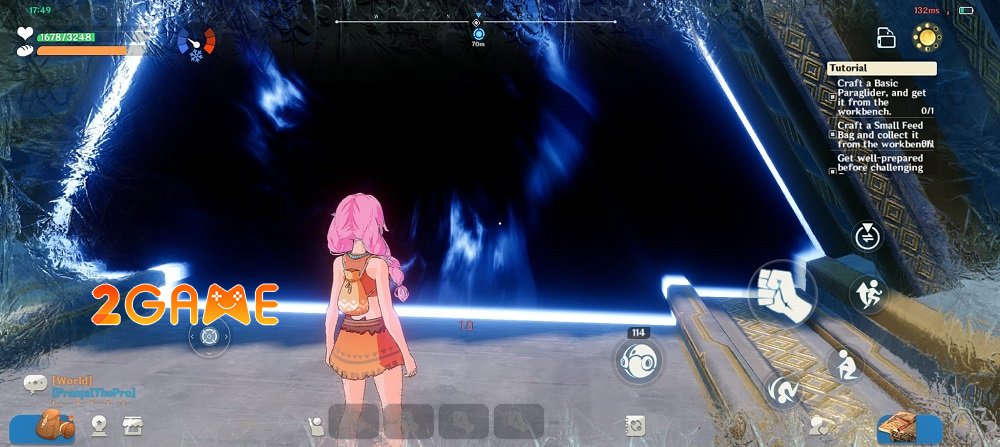Screen dimensions: 1000x447
Task: Toggle the crouch stance button
Action: (845, 364)
